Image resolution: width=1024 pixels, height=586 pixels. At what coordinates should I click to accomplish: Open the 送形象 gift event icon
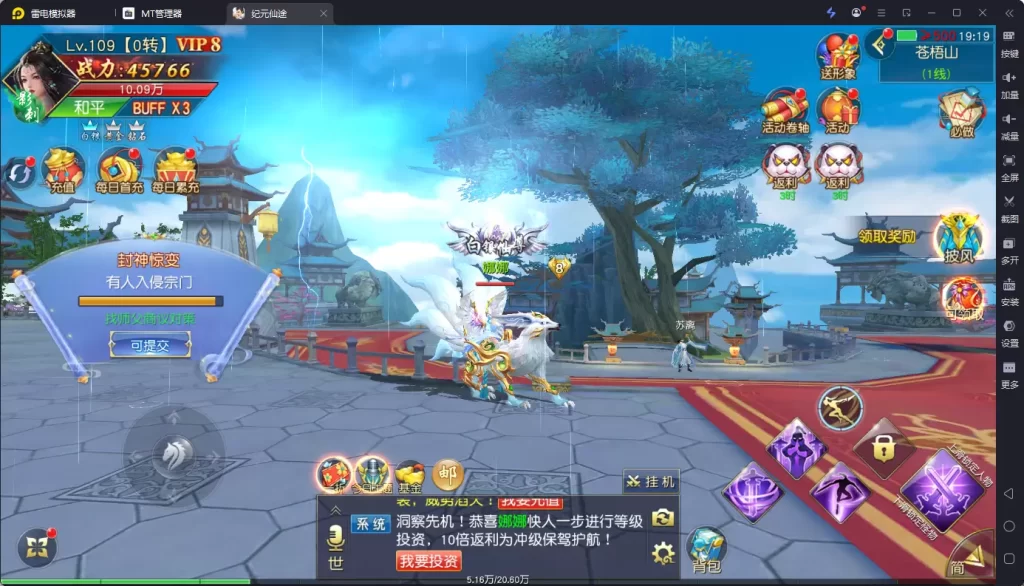pyautogui.click(x=838, y=55)
